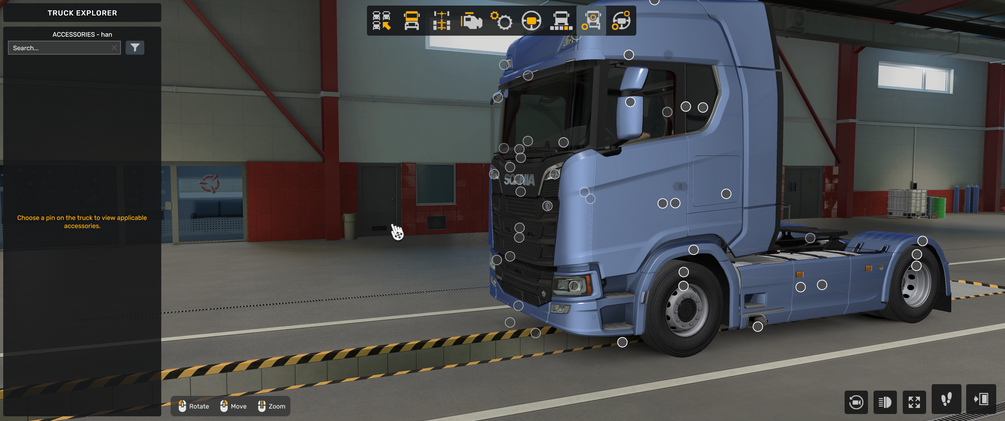The height and width of the screenshot is (421, 1005).
Task: Open the truck with tiles paint category
Action: pyautogui.click(x=561, y=21)
